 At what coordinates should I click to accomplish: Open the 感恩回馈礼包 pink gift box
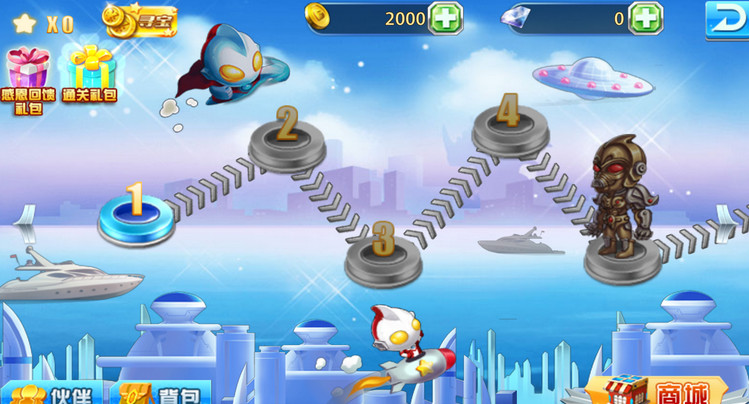[28, 78]
